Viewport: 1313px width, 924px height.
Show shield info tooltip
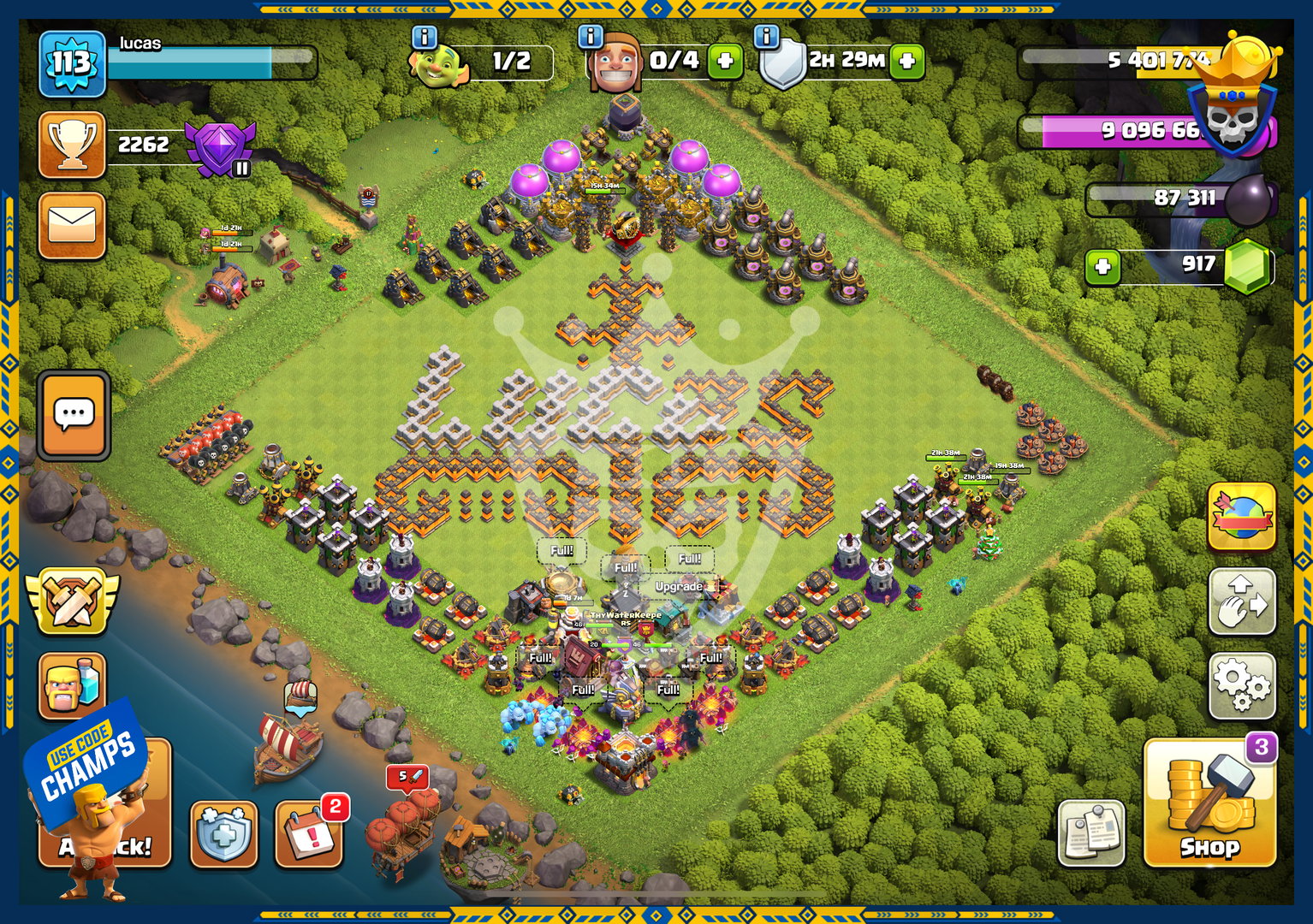767,37
